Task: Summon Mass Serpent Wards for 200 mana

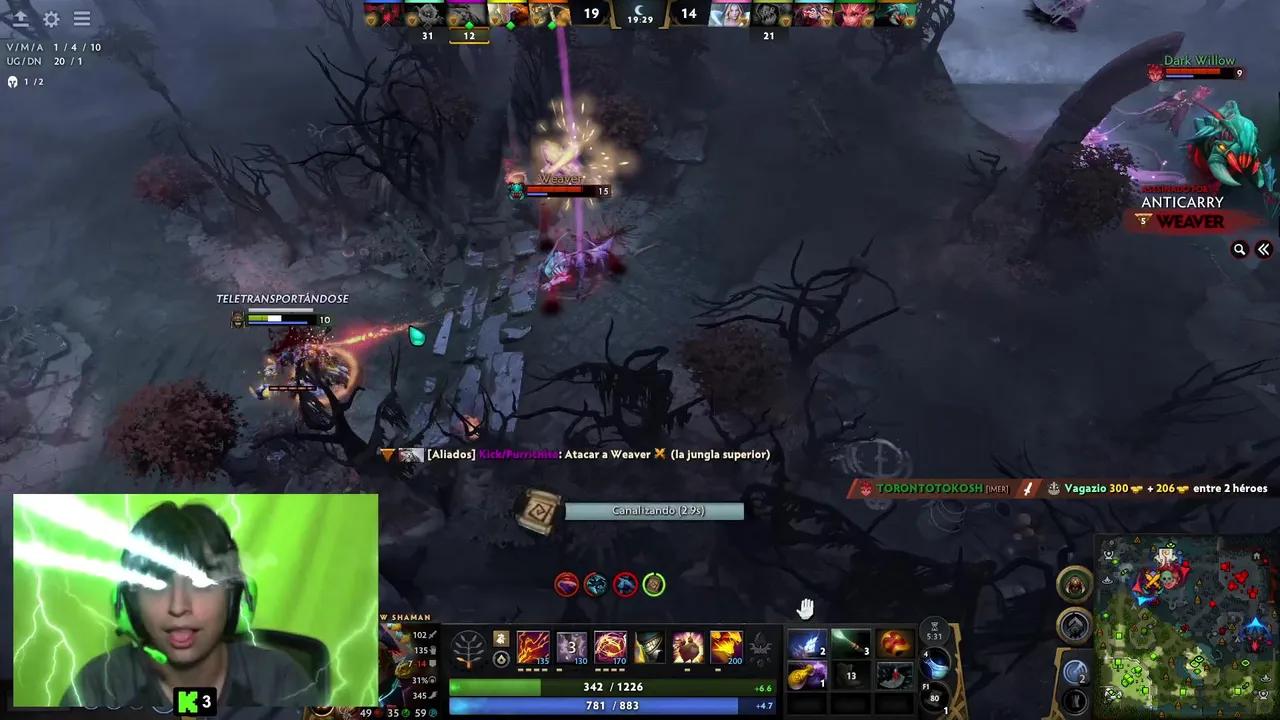Action: tap(726, 648)
